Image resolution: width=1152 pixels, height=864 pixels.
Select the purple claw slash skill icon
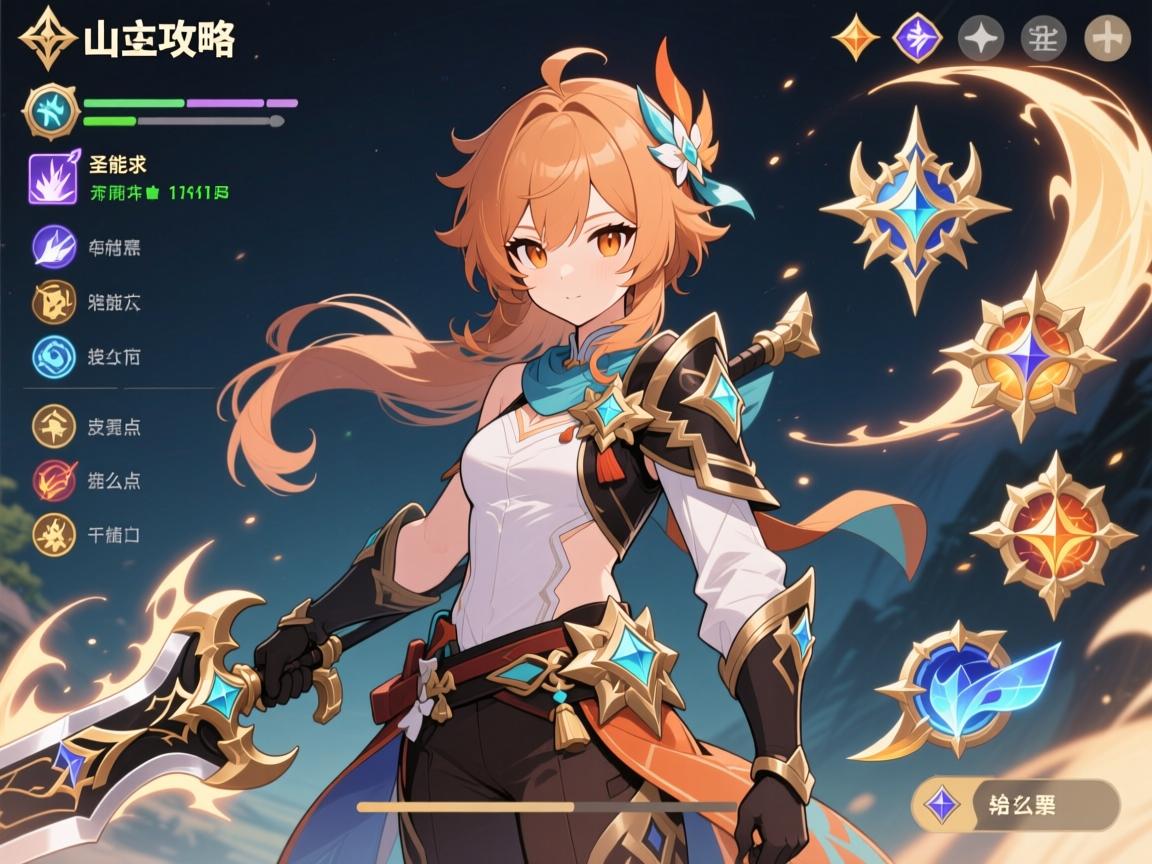[x=55, y=247]
